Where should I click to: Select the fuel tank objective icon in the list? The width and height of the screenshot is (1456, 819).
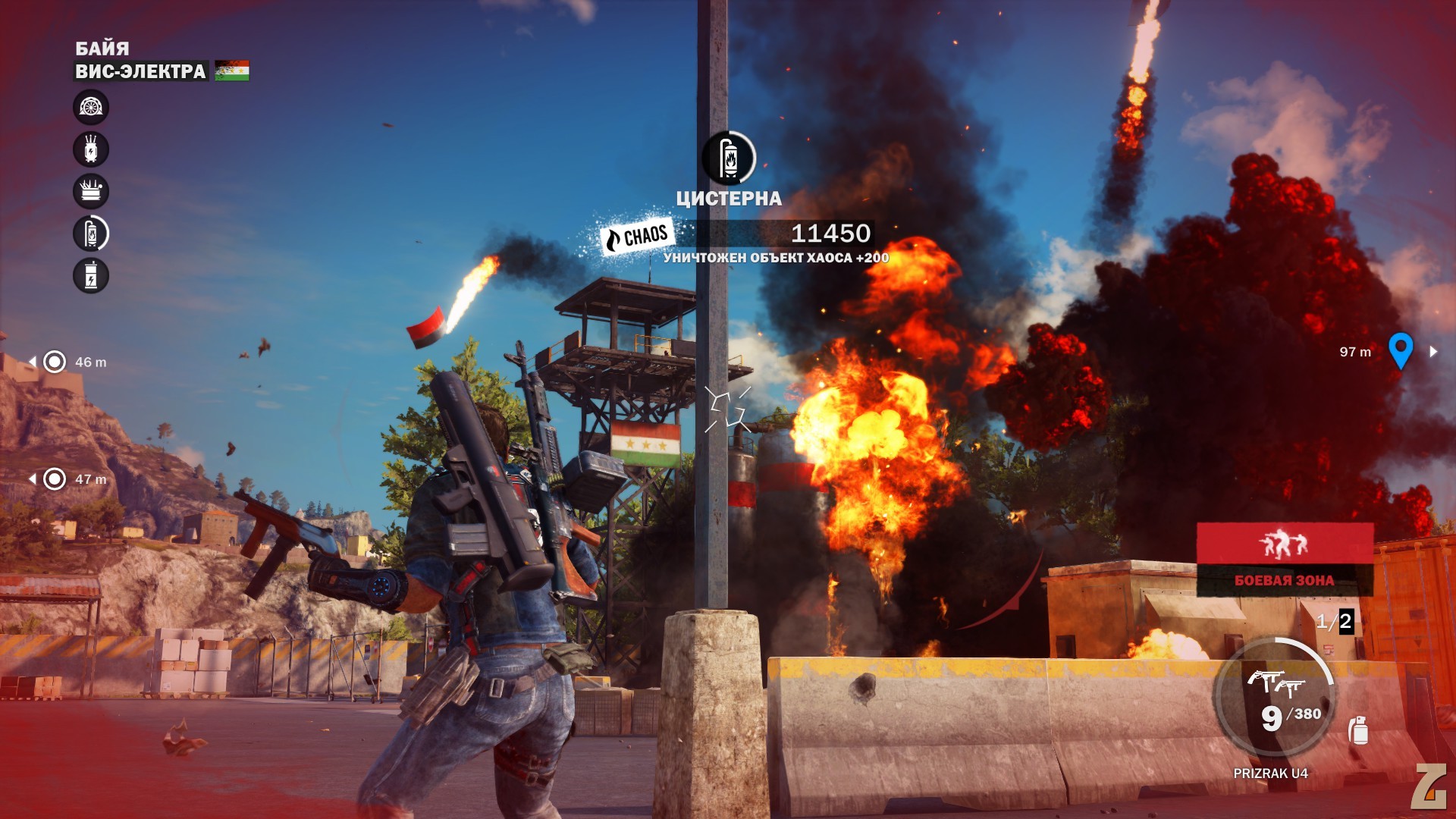[91, 234]
